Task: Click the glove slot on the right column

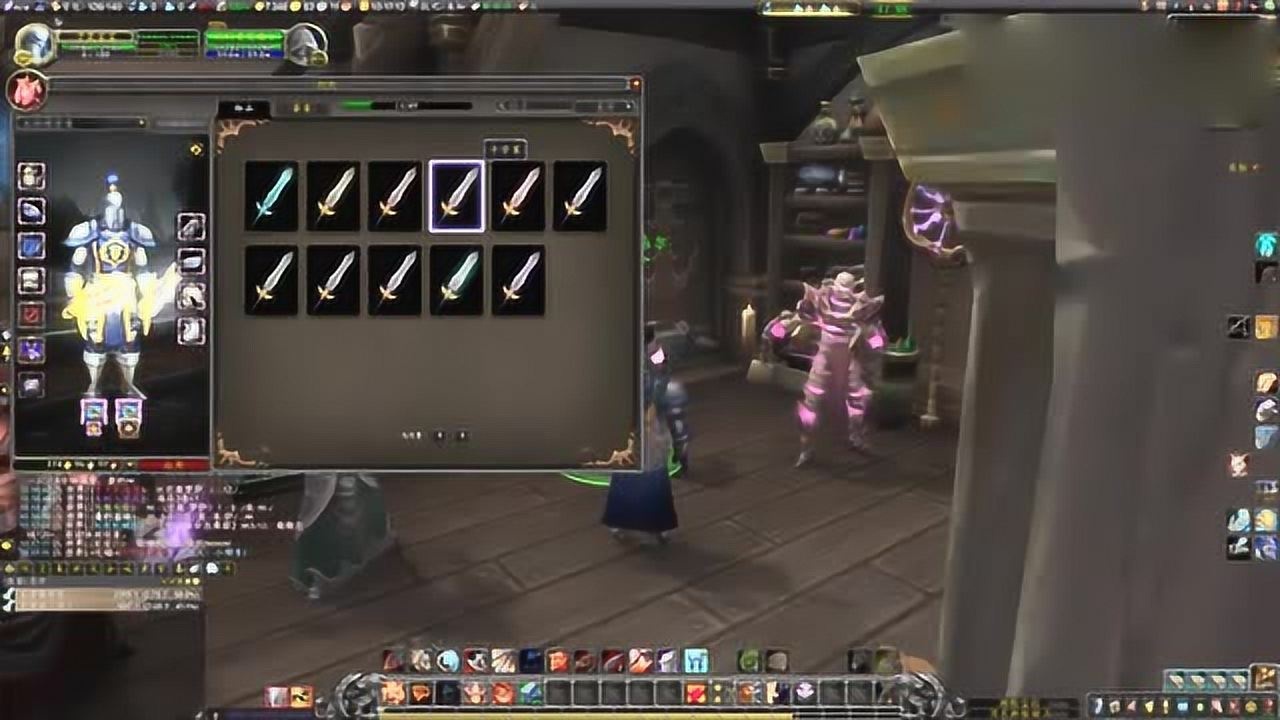Action: pos(193,225)
